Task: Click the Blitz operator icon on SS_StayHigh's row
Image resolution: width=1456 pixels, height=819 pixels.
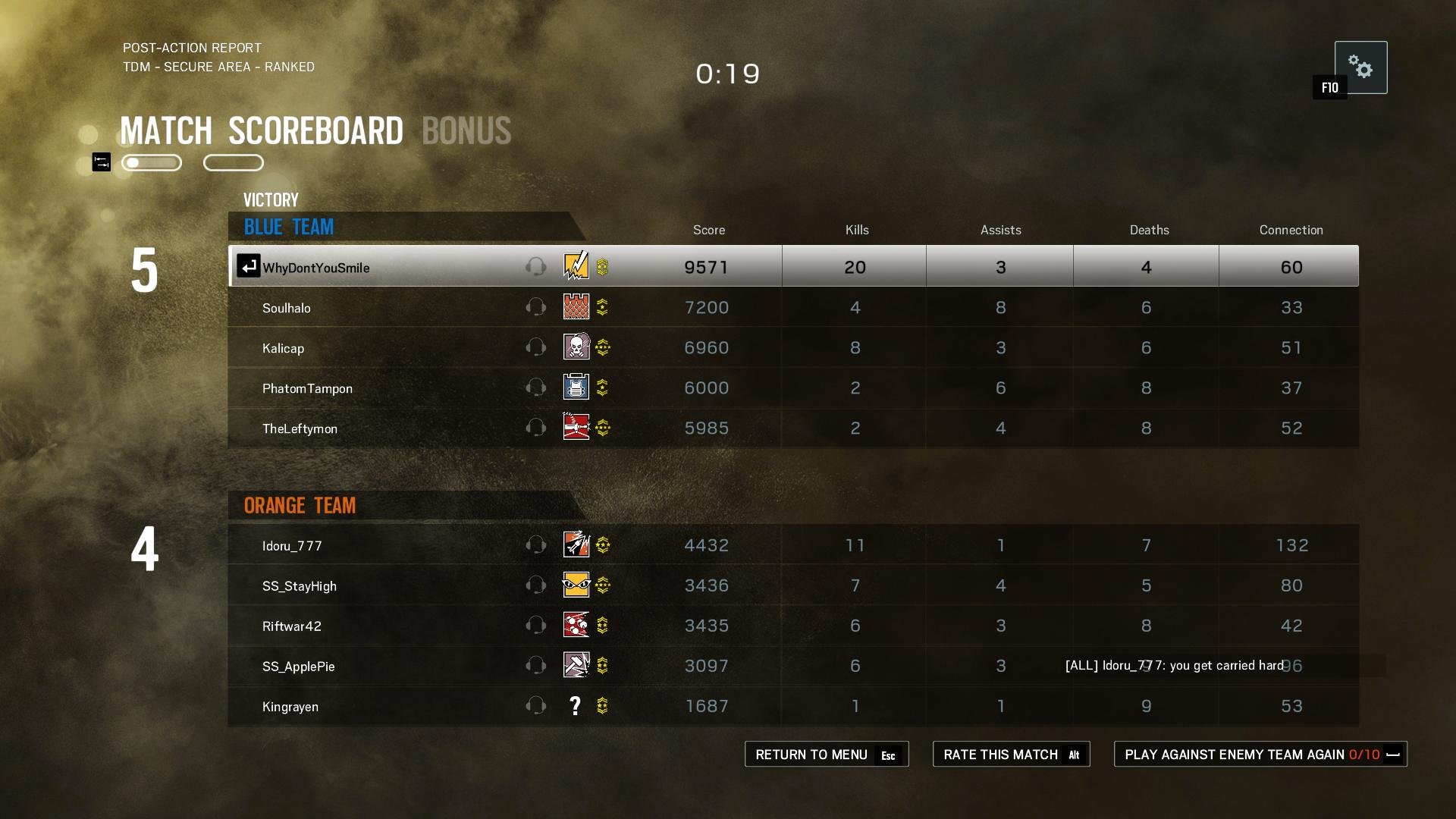Action: (576, 585)
